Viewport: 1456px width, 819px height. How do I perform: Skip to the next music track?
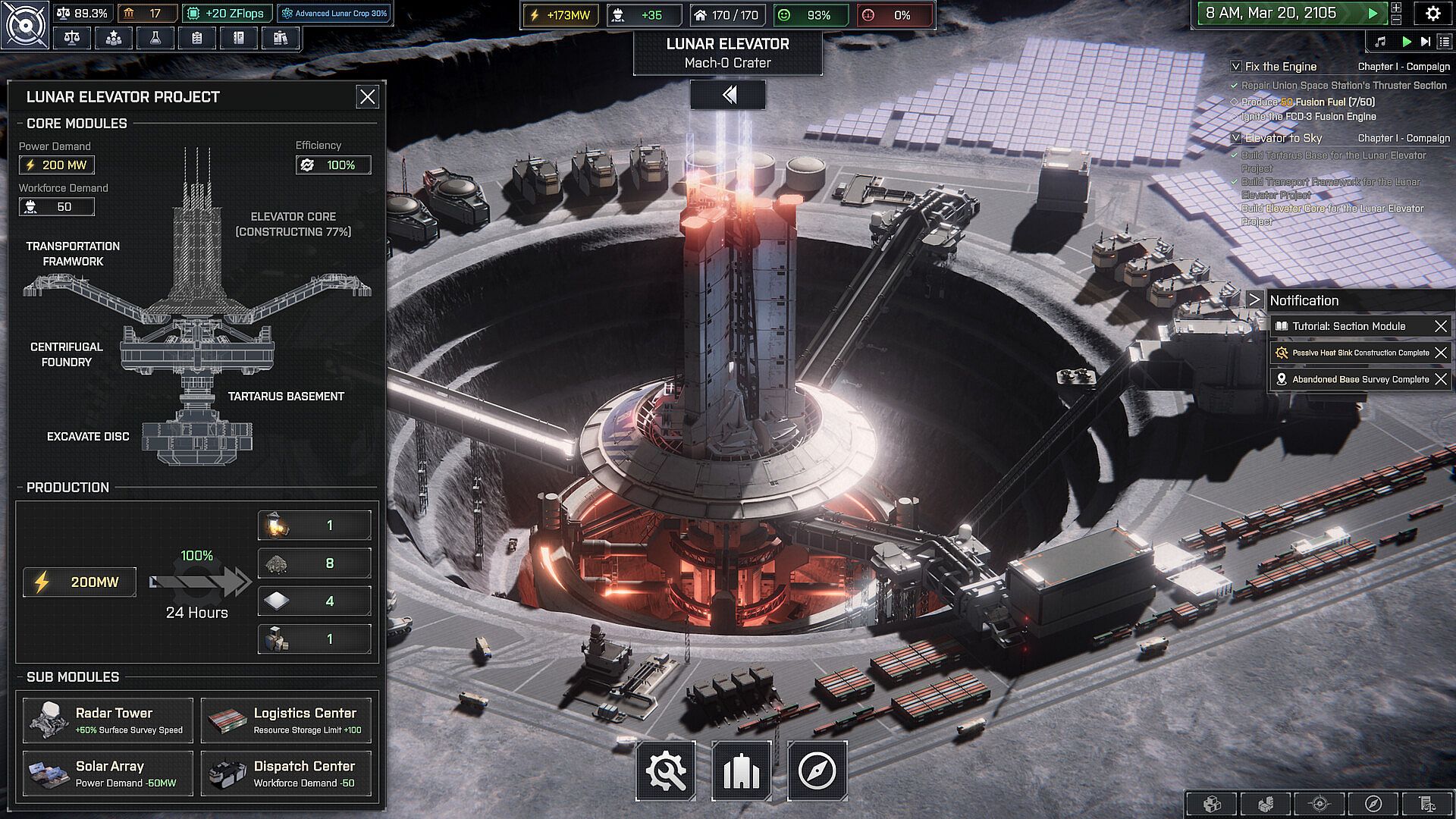click(1426, 42)
